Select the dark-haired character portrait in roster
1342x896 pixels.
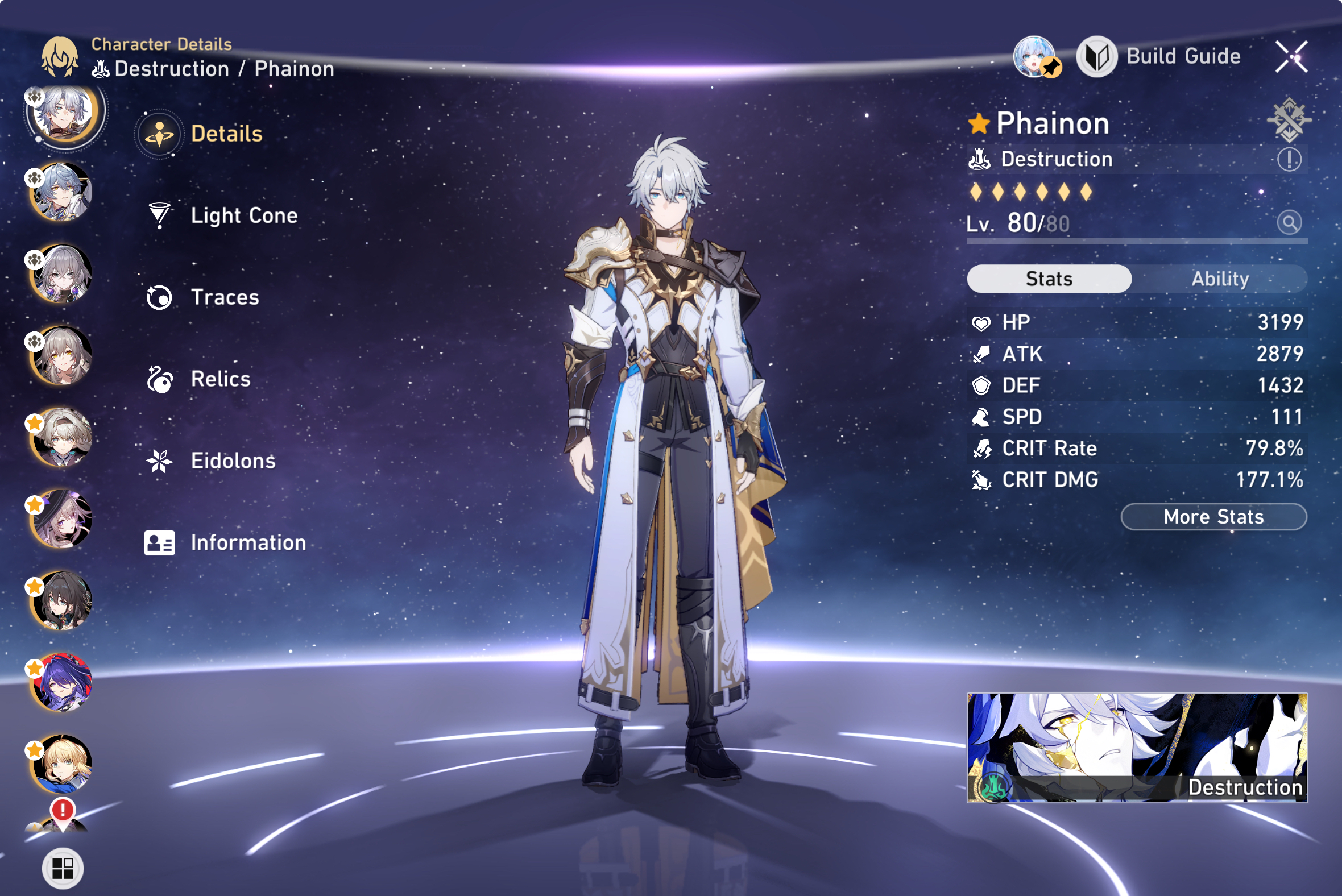tap(62, 600)
